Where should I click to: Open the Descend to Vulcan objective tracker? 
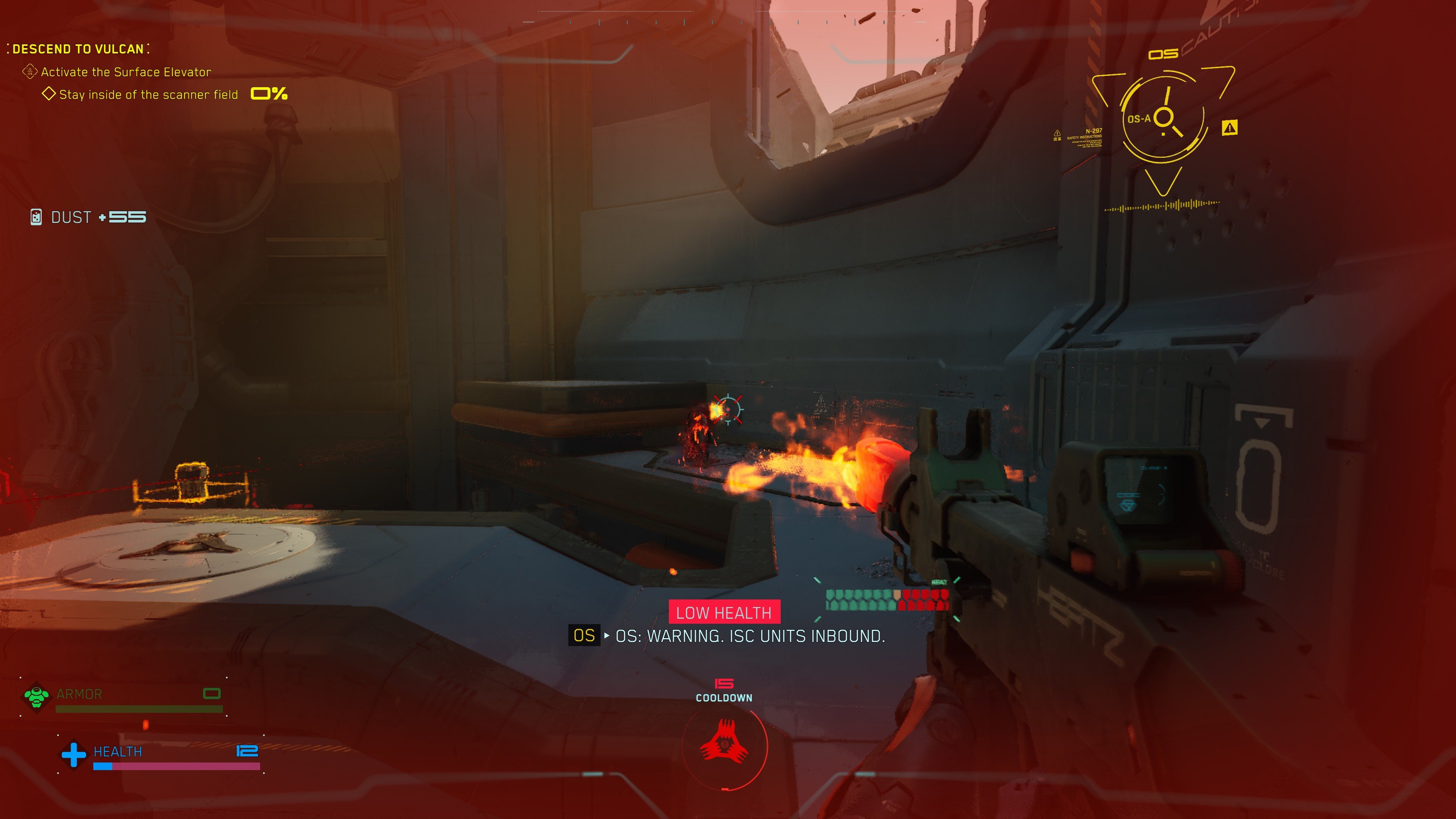click(x=78, y=49)
